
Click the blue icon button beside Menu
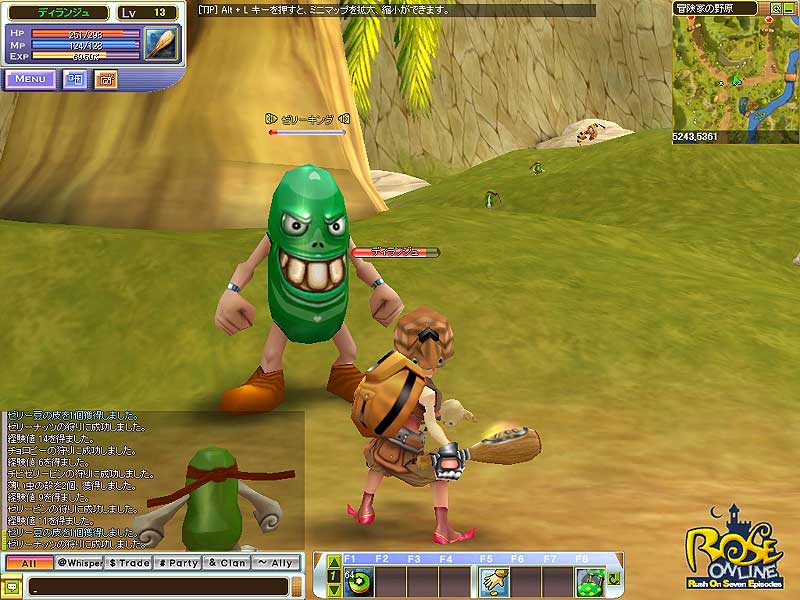pos(75,78)
